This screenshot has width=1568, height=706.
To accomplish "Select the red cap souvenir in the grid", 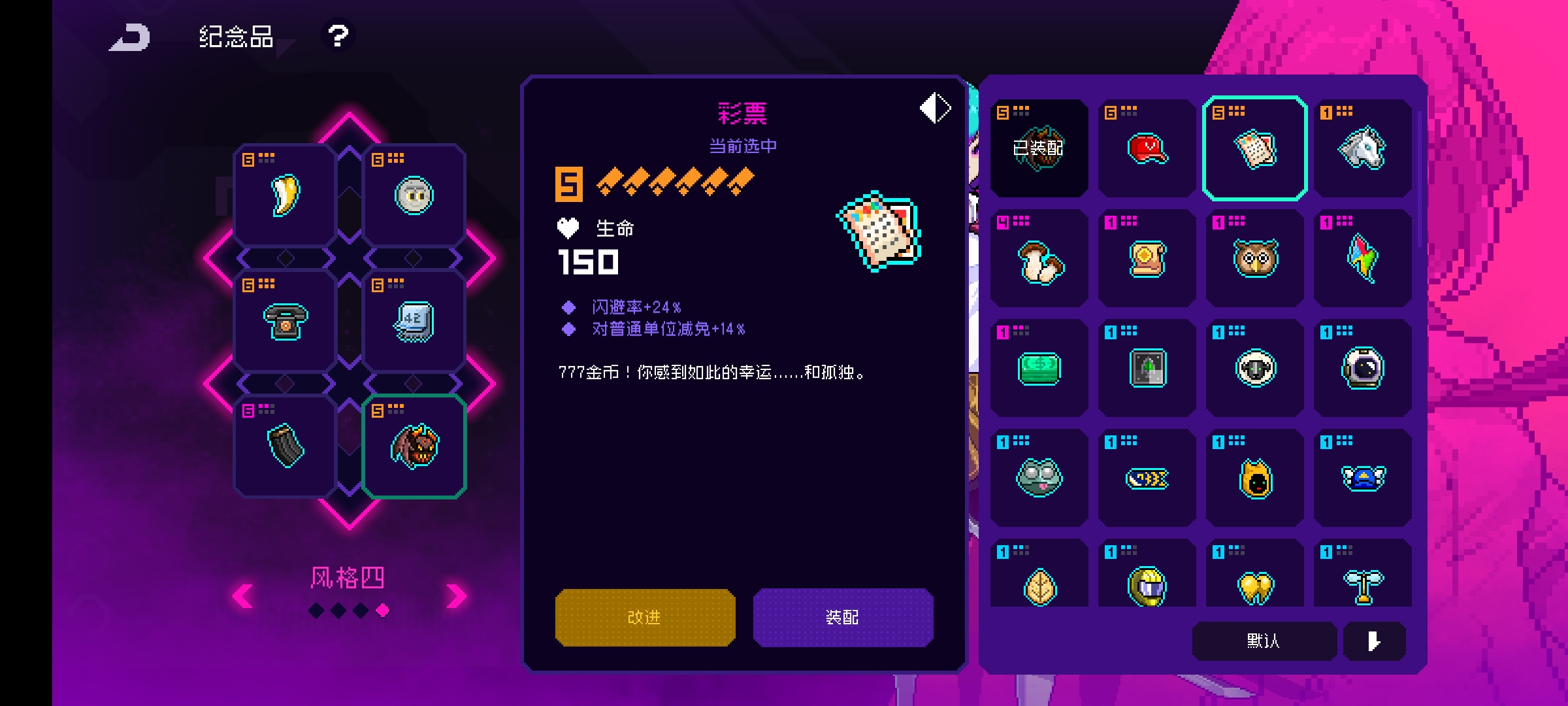I will point(1146,148).
